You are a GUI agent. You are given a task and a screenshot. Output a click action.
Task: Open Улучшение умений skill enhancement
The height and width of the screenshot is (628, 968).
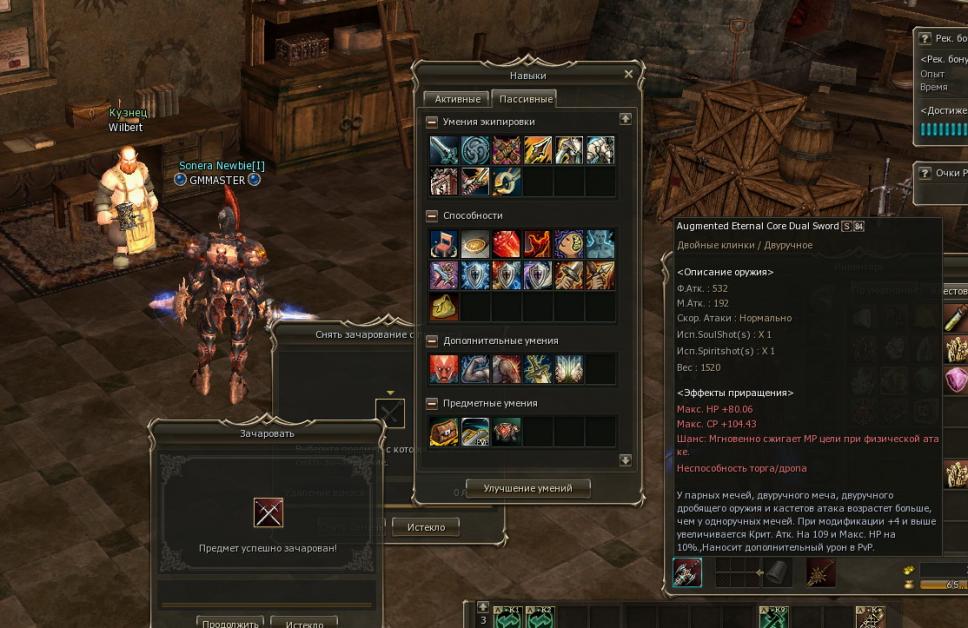528,488
